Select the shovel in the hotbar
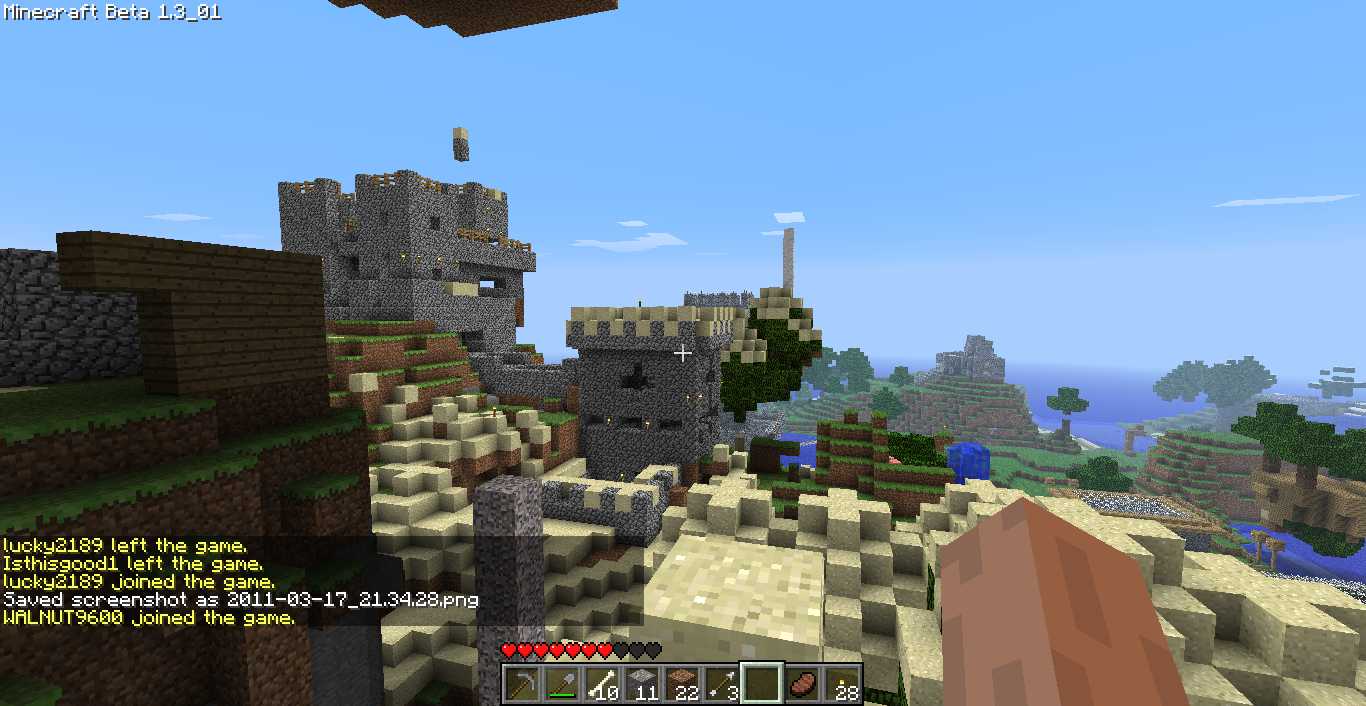The image size is (1366, 706). point(562,685)
